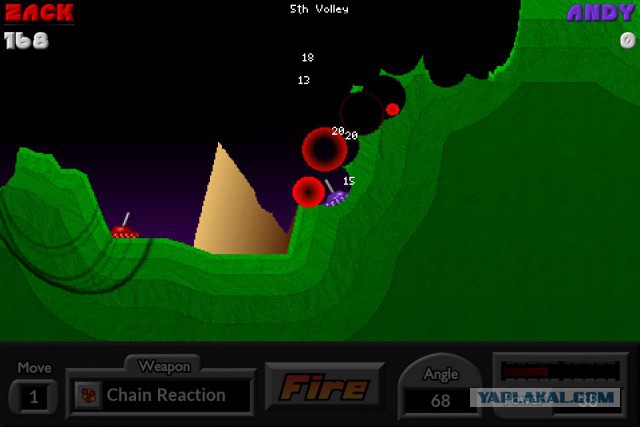640x427 pixels.
Task: Open the Chain Reaction weapon selector
Action: [x=163, y=395]
